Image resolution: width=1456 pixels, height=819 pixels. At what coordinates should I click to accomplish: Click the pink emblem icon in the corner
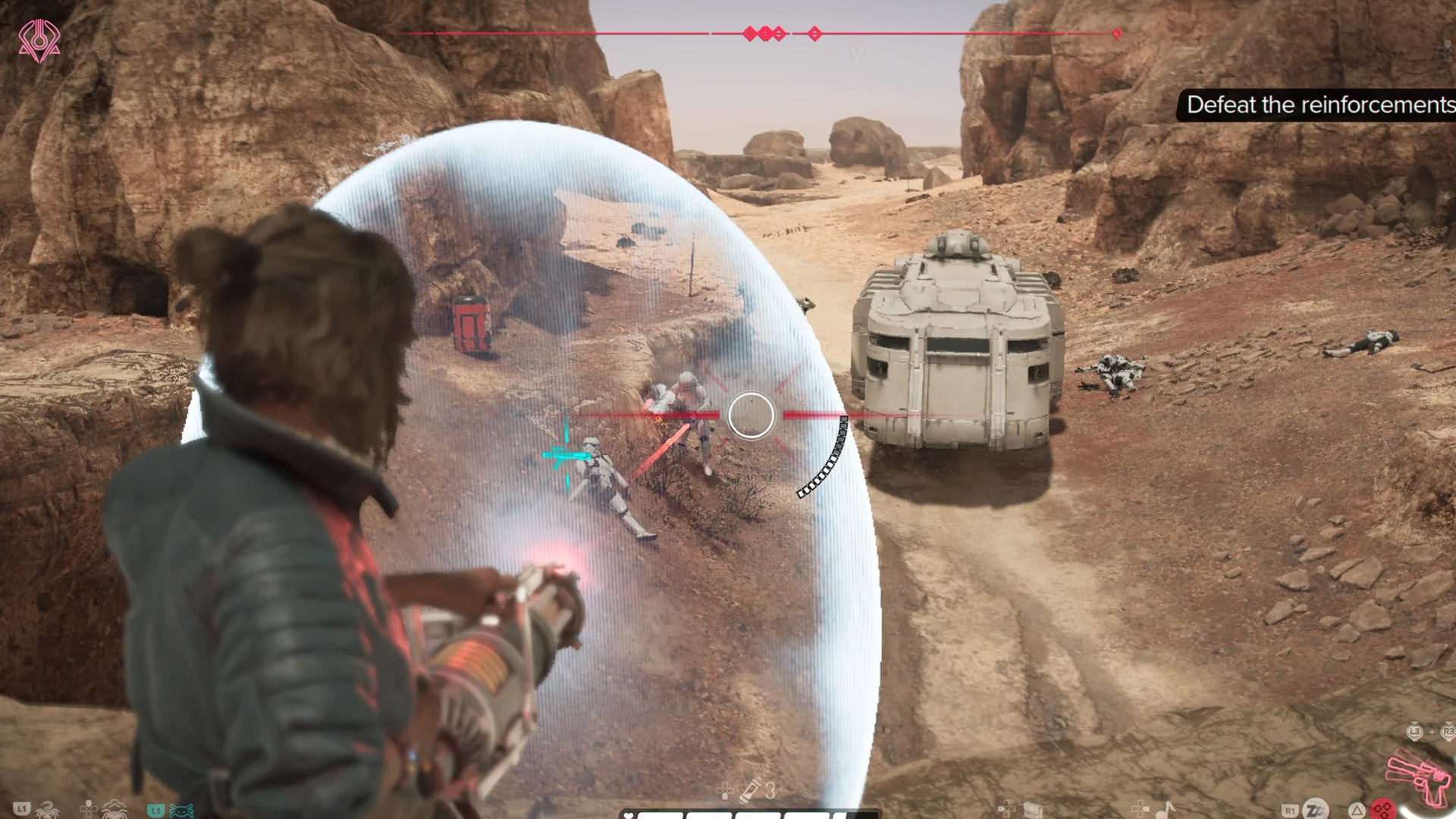39,40
